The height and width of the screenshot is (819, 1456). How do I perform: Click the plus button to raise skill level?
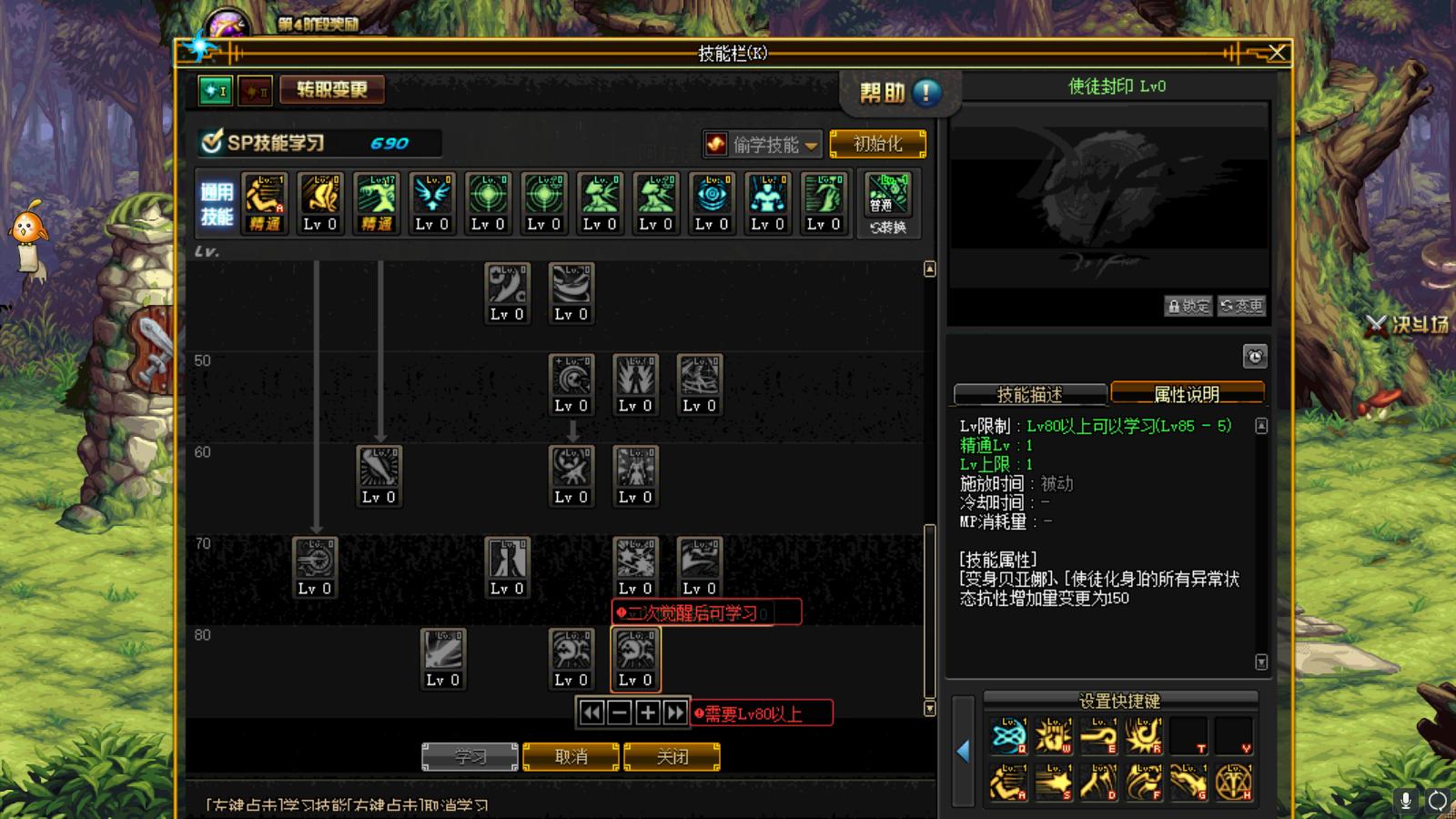(647, 713)
